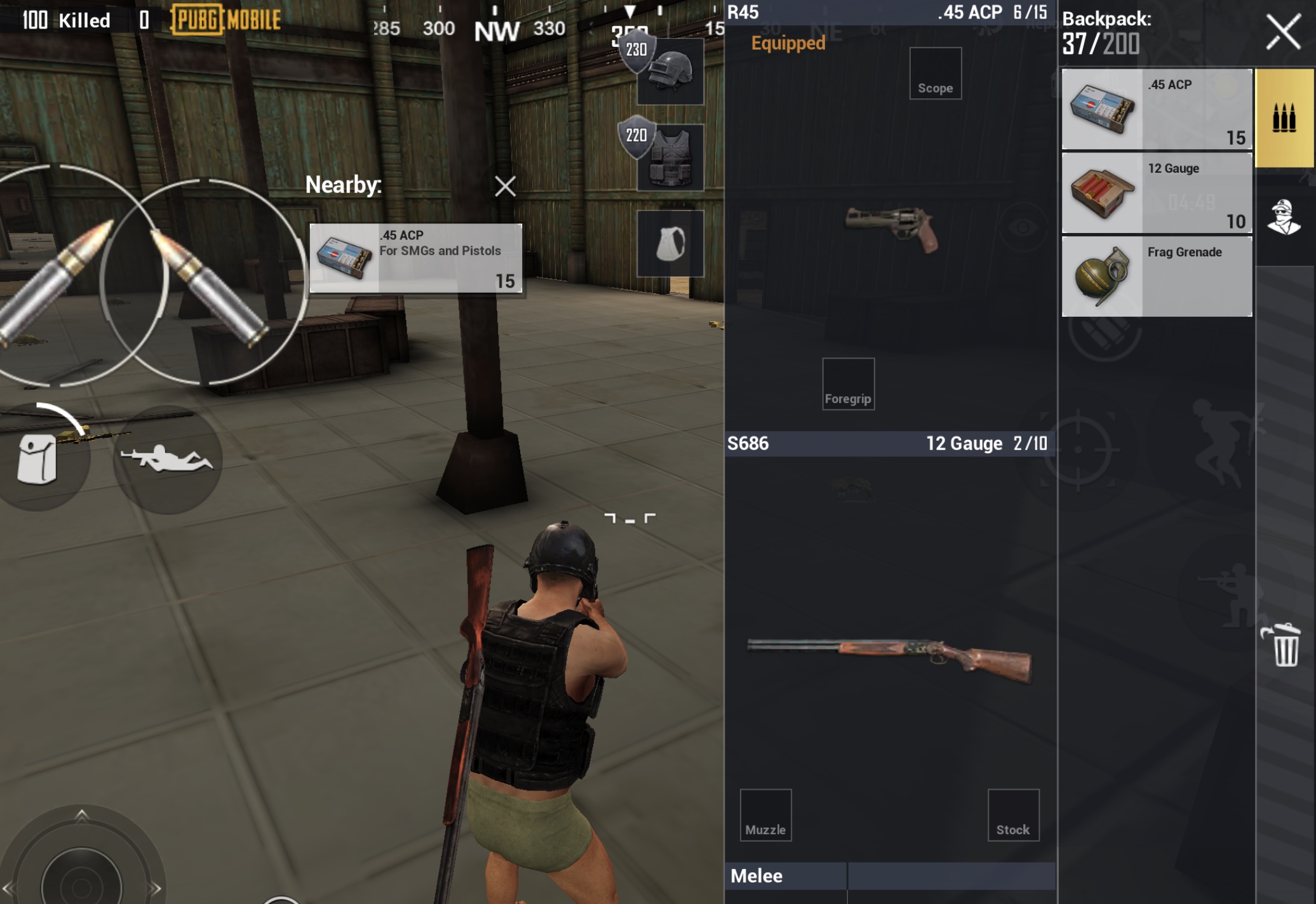
Task: Switch to the character outfit tab
Action: [x=1284, y=217]
